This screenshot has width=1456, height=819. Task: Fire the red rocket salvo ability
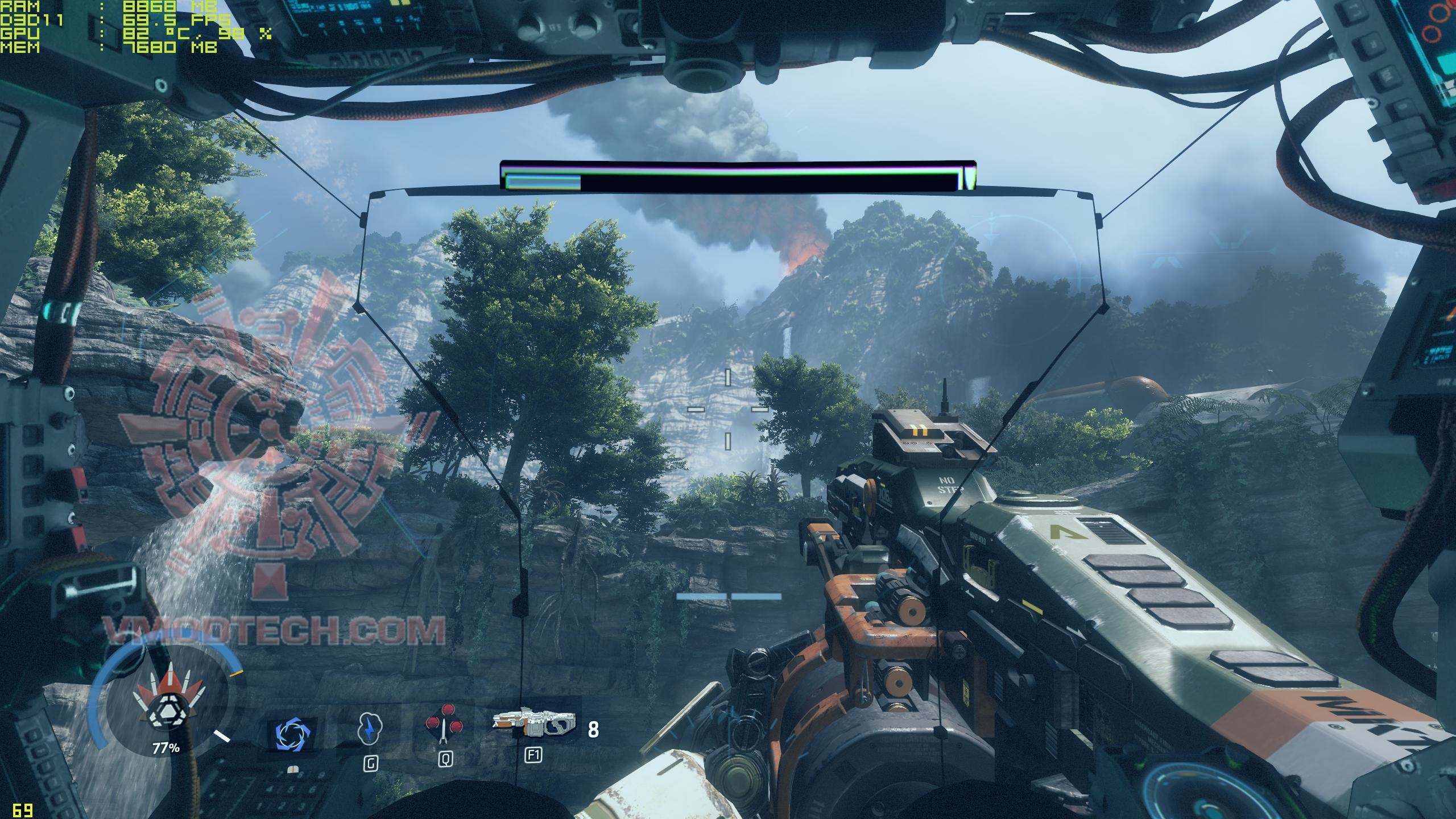[444, 725]
